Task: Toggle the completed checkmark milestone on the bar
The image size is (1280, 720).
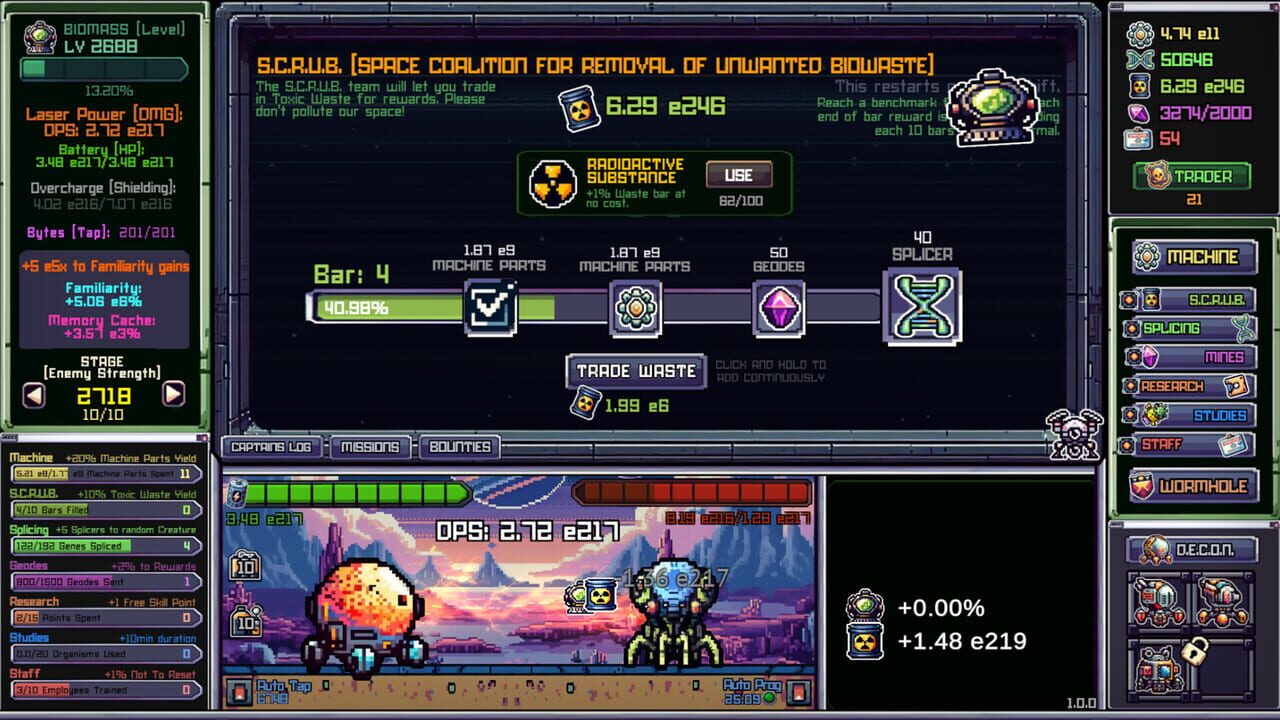Action: tap(492, 305)
